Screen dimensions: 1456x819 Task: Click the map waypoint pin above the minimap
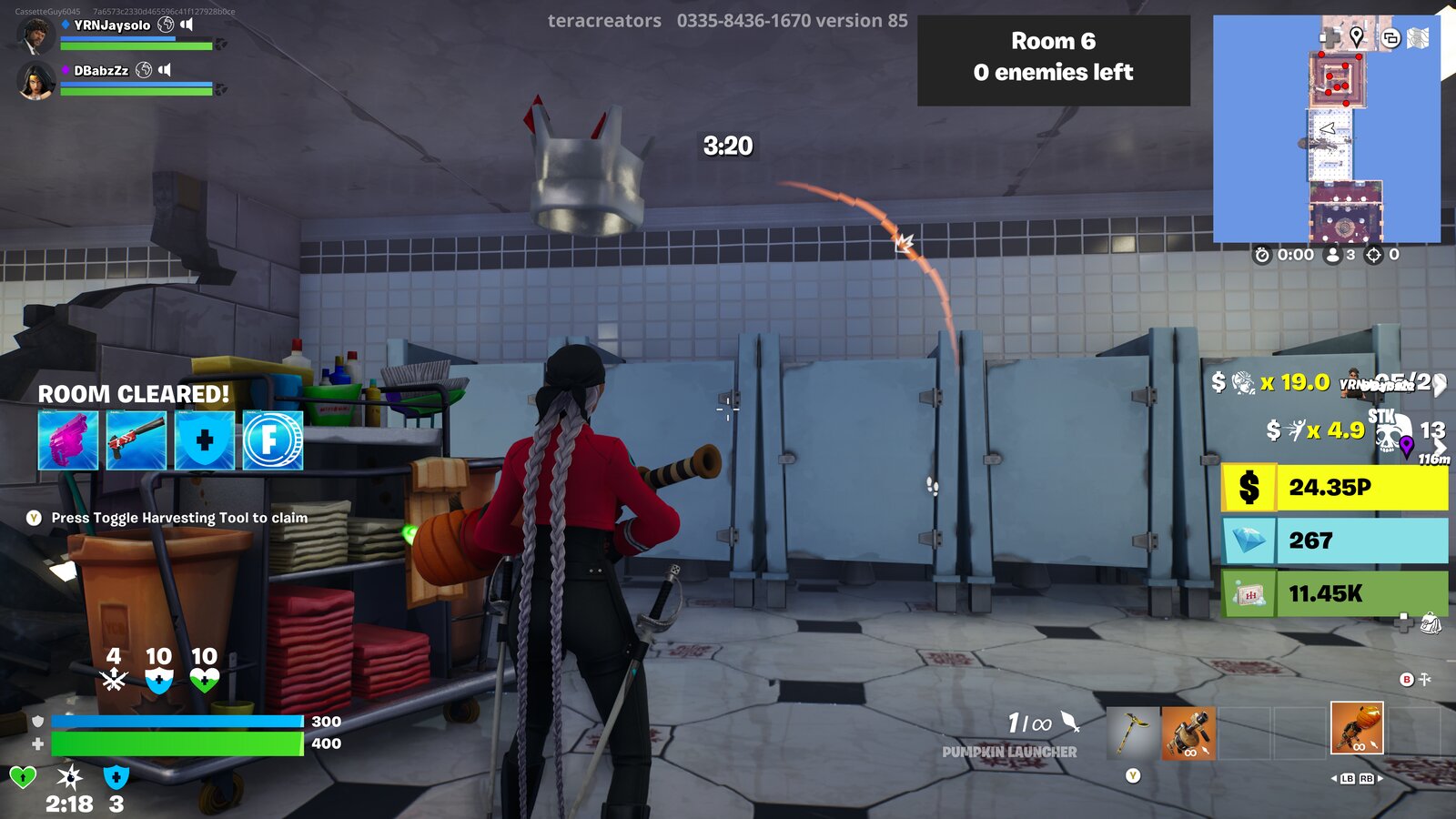coord(1357,38)
